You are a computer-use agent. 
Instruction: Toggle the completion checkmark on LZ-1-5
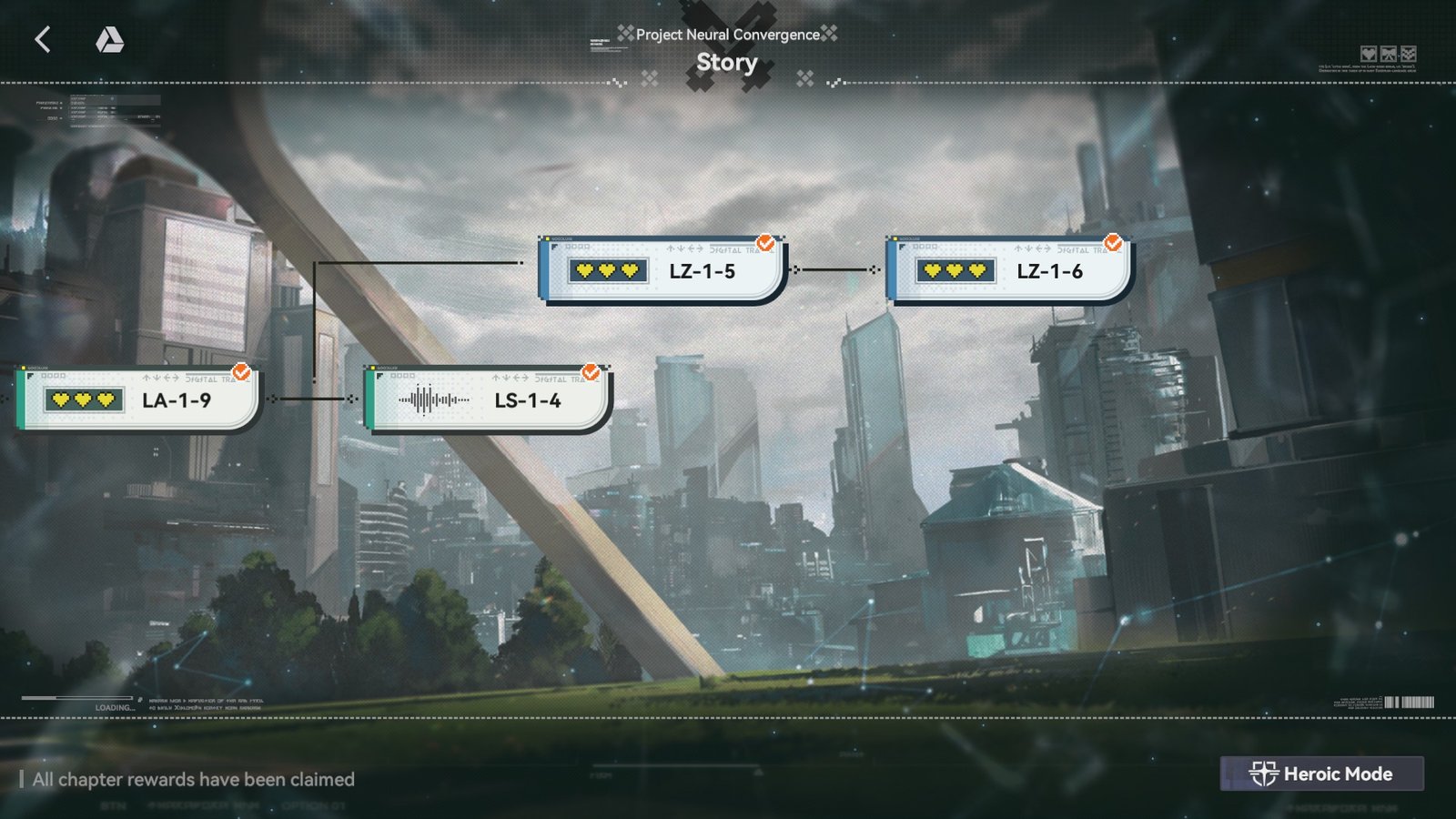pyautogui.click(x=764, y=243)
